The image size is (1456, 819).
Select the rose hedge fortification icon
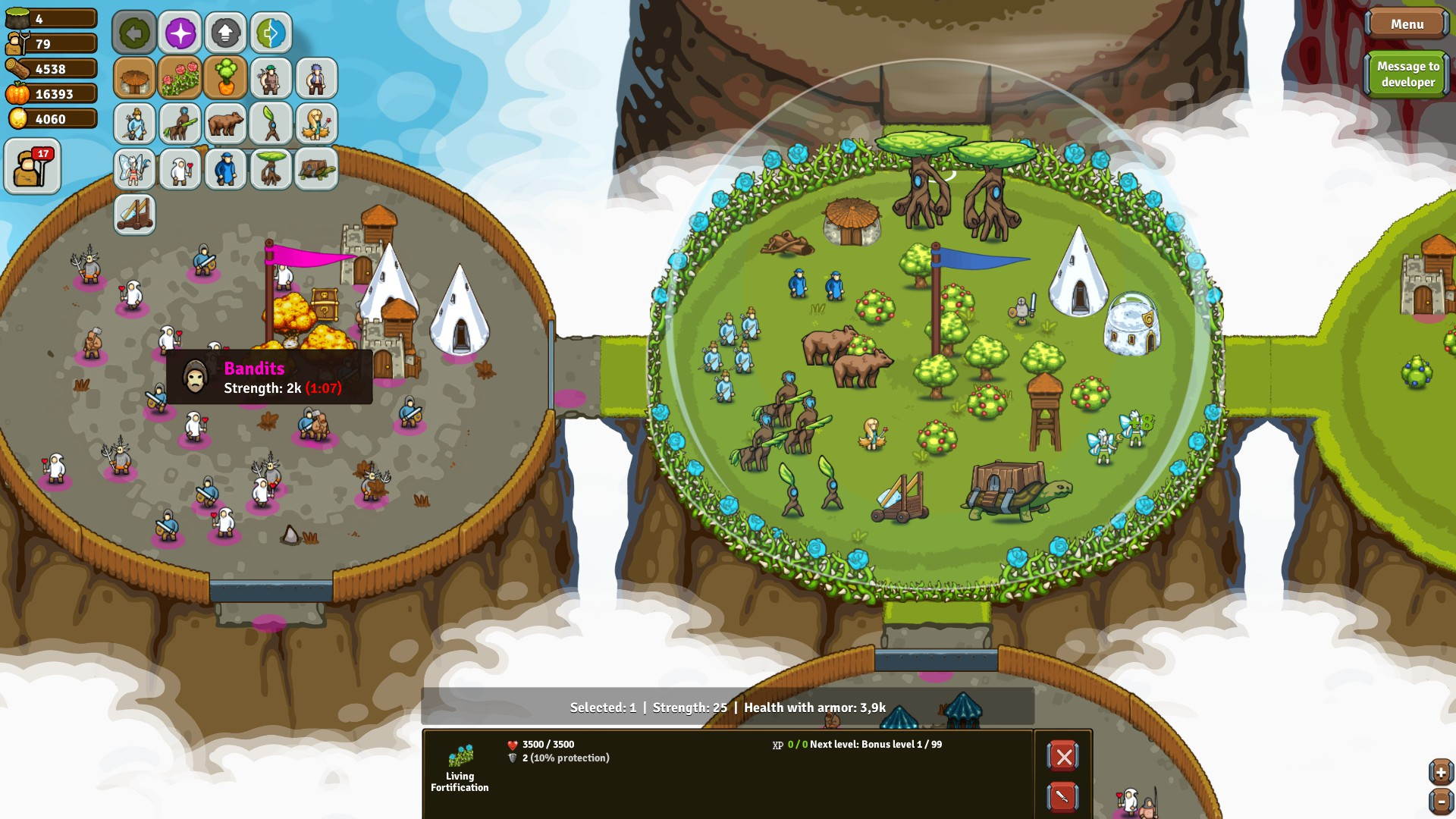[x=180, y=78]
